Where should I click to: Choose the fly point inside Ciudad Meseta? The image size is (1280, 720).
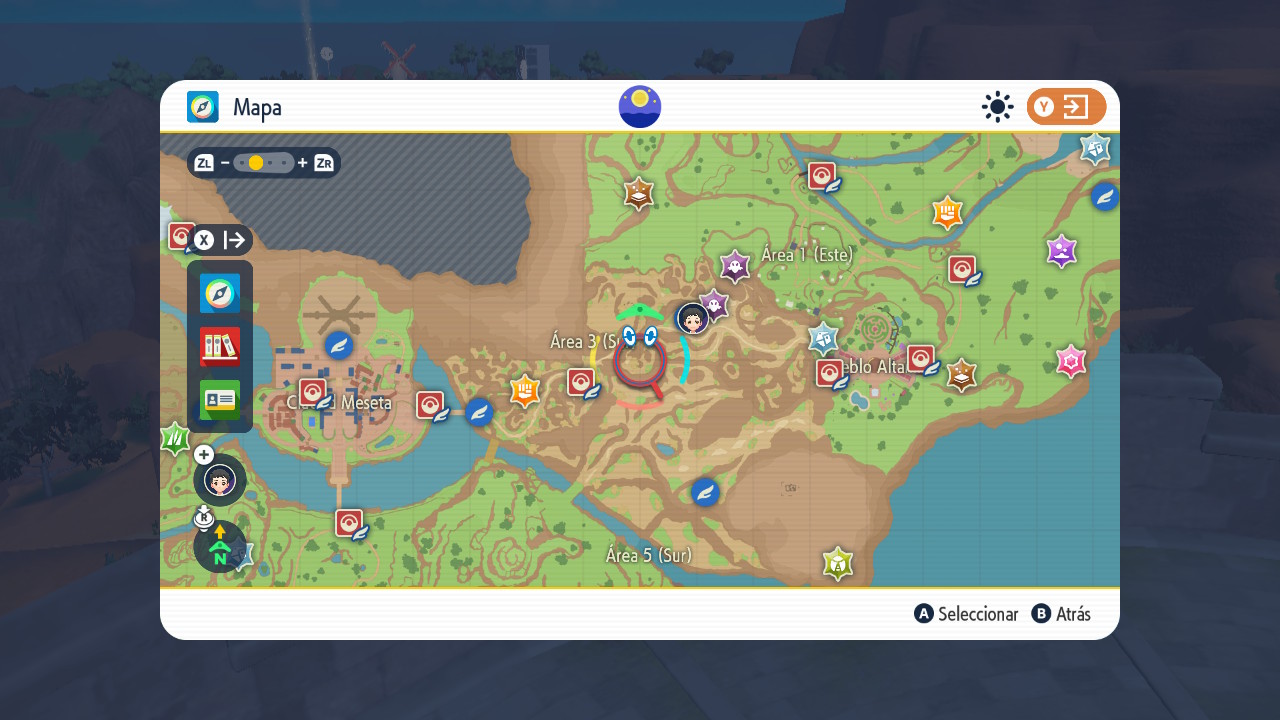pyautogui.click(x=339, y=345)
